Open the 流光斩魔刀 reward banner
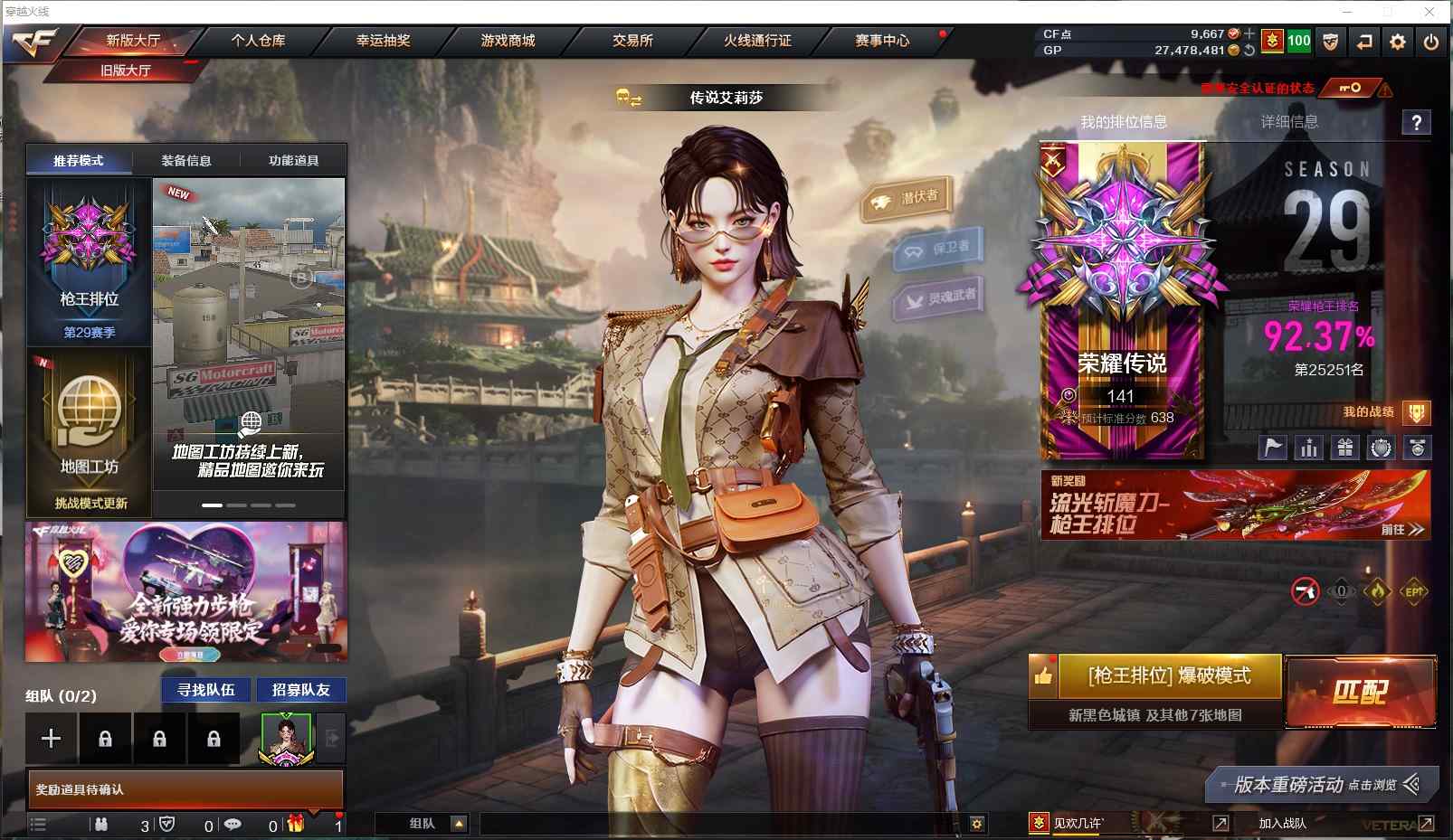The height and width of the screenshot is (840, 1453). click(x=1235, y=505)
